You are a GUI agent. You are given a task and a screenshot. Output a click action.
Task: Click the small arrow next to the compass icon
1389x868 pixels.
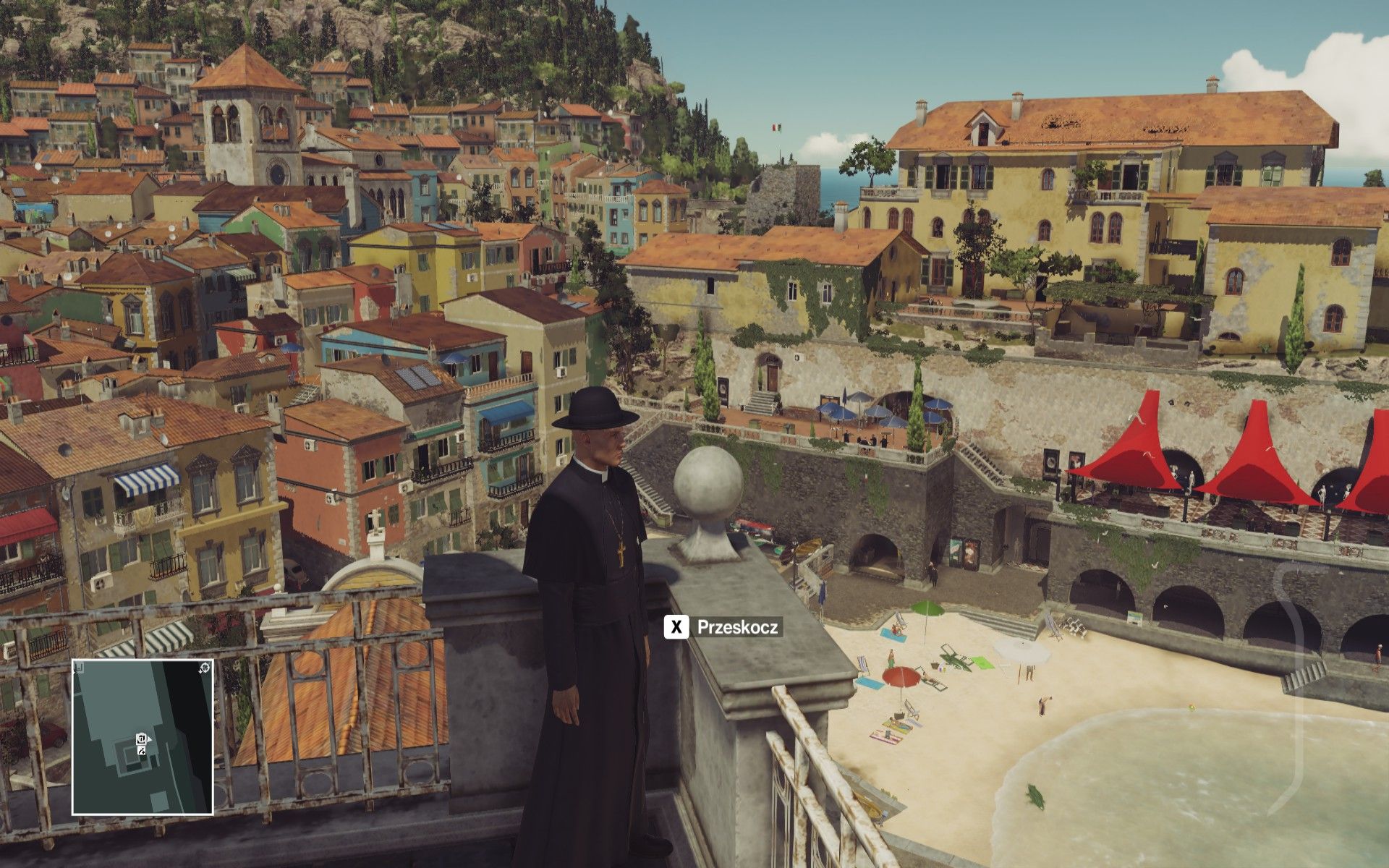click(x=200, y=671)
